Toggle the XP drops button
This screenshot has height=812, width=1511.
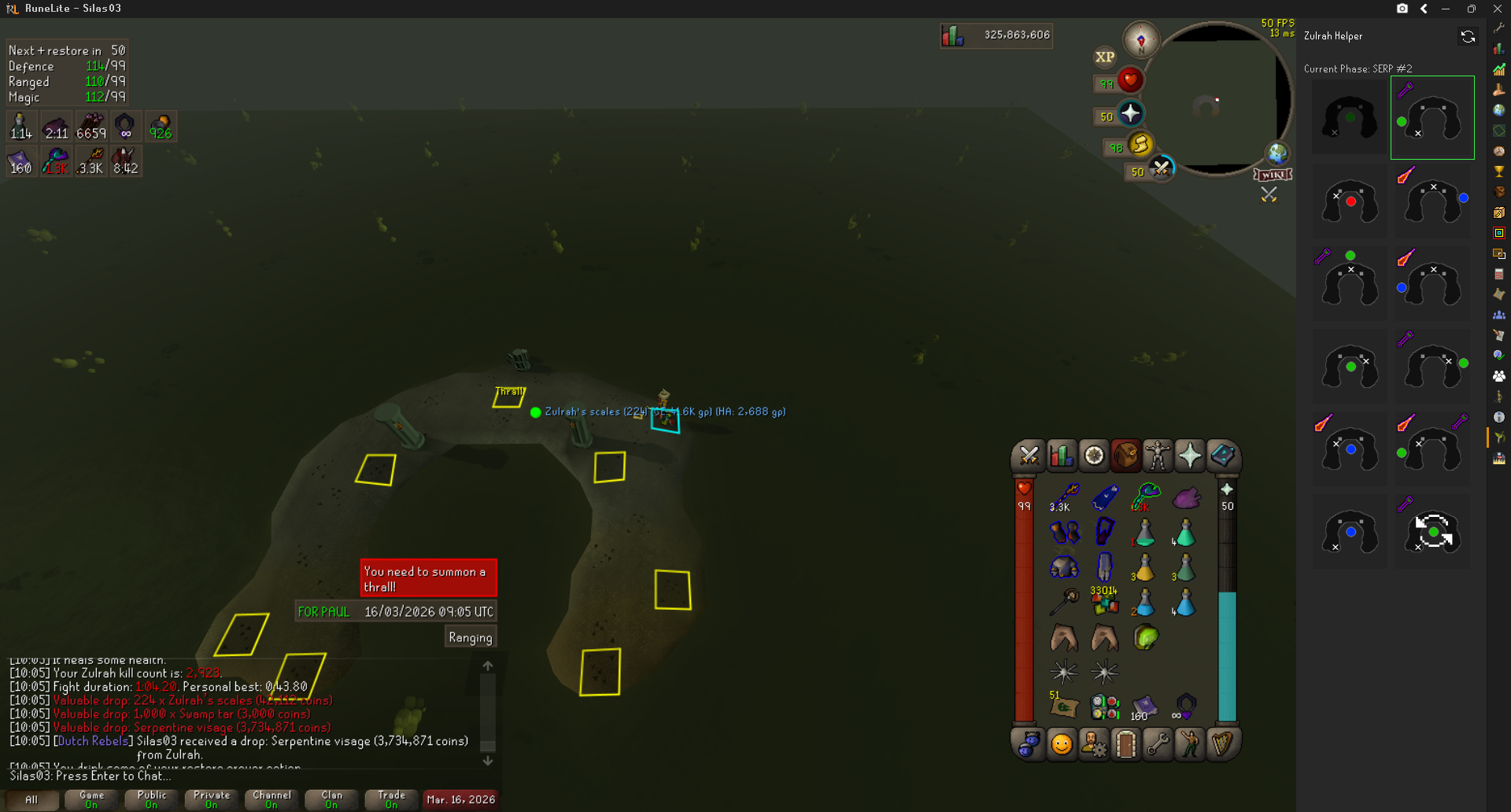coord(1105,57)
